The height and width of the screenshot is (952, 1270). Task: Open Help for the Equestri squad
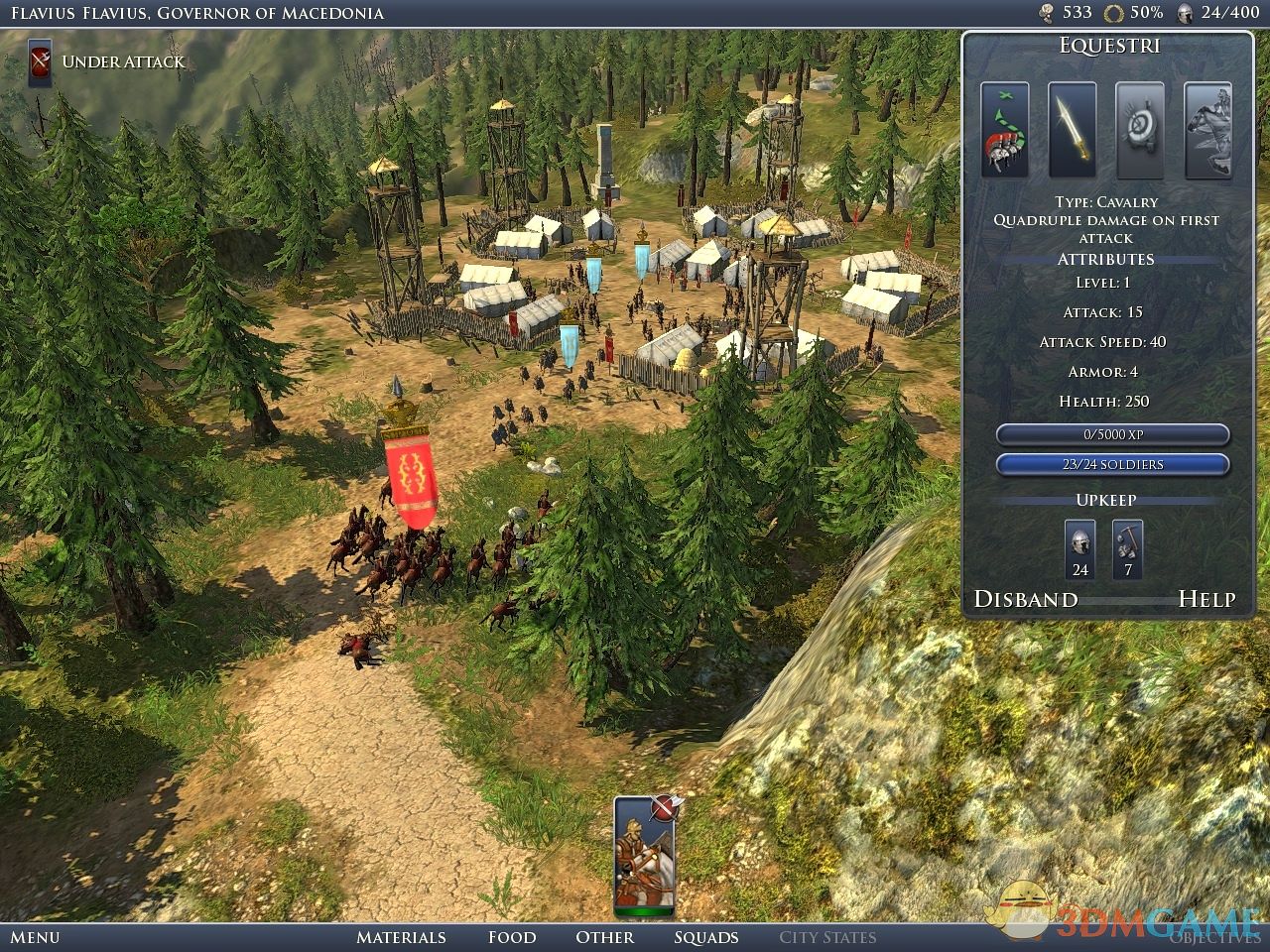(1206, 599)
